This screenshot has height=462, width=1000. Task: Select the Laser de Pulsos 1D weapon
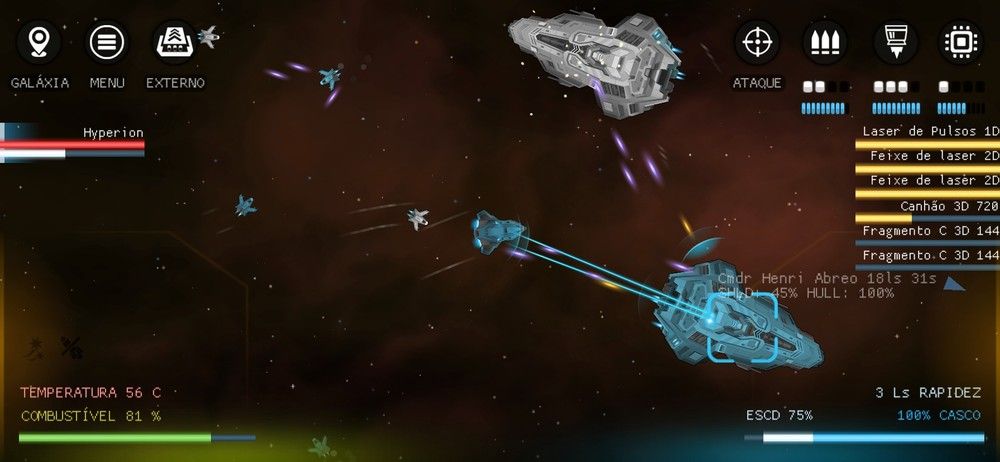[x=930, y=132]
